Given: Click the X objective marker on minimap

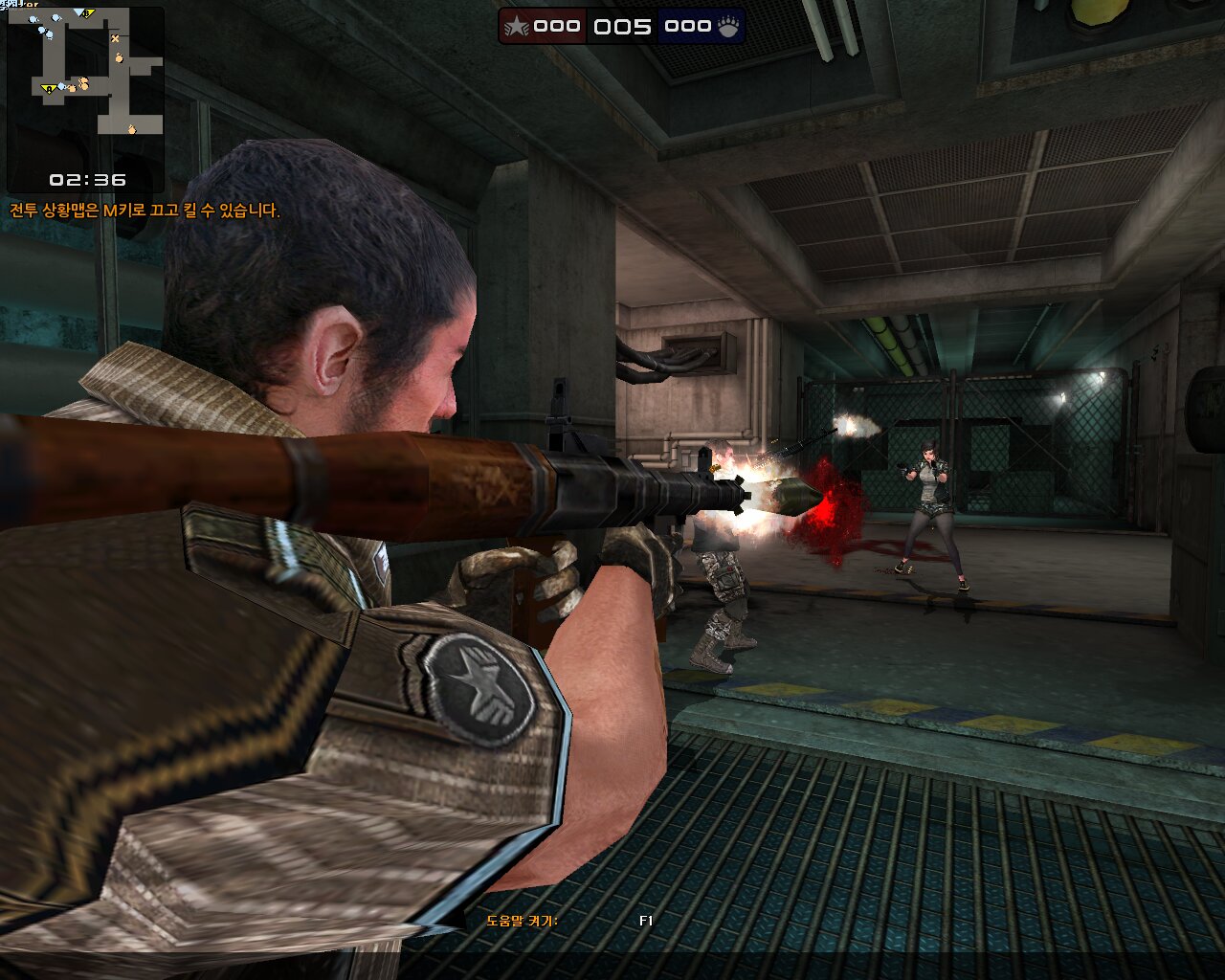Looking at the screenshot, I should point(115,38).
